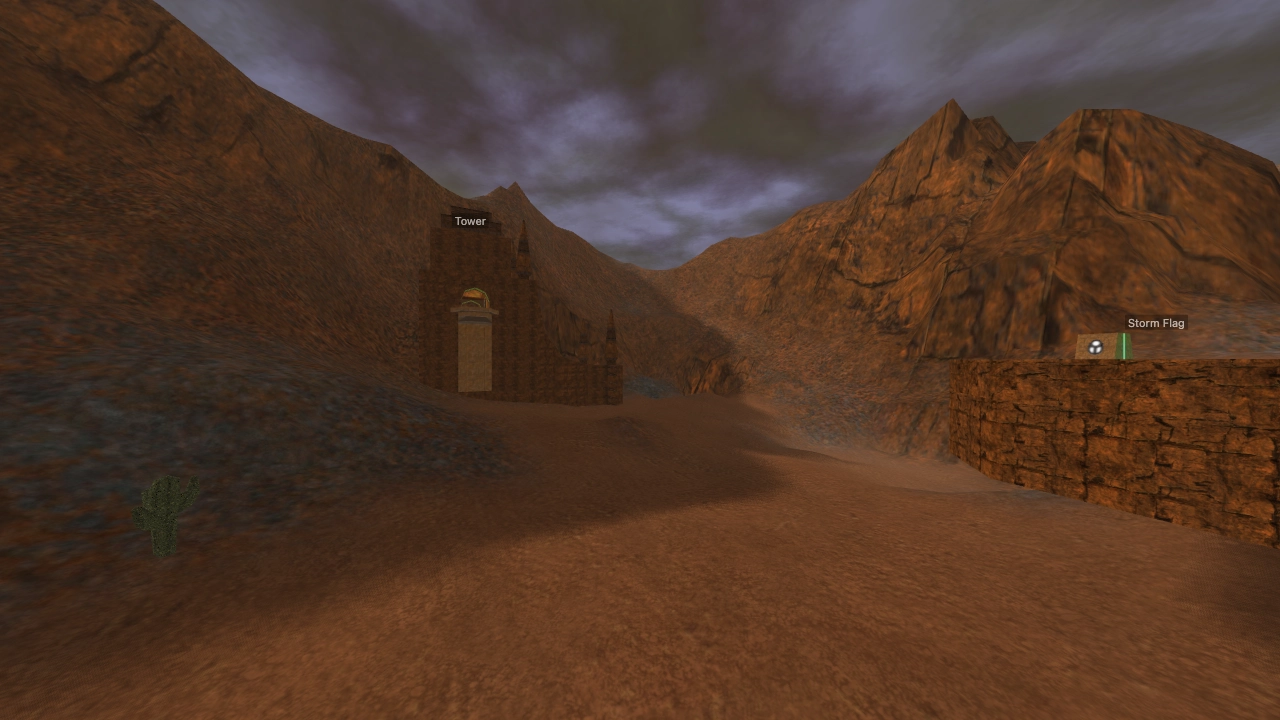Click the Storm Flag nameplate label
The width and height of the screenshot is (1280, 720).
(1156, 323)
